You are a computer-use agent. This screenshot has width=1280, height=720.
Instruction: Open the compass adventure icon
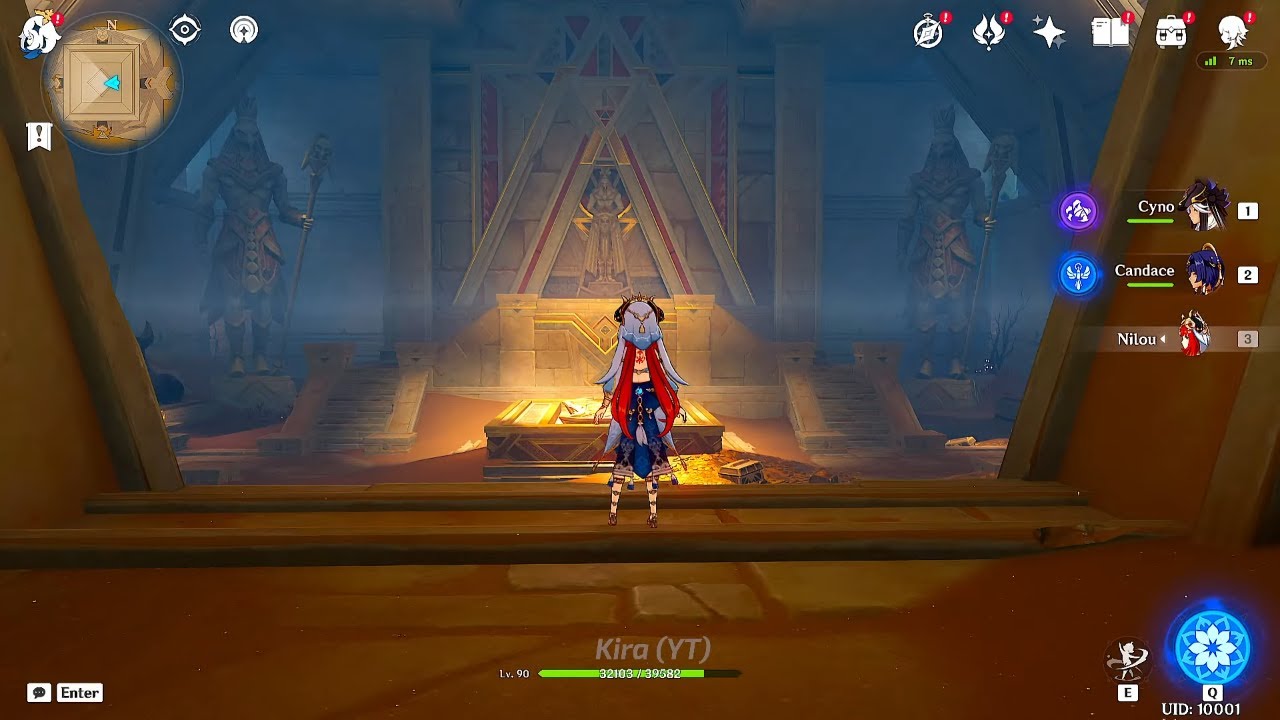point(929,33)
